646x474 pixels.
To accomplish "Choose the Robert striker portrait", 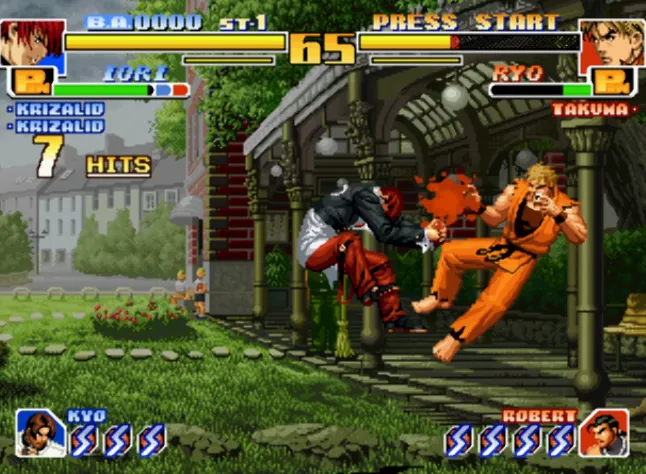I will pyautogui.click(x=604, y=434).
